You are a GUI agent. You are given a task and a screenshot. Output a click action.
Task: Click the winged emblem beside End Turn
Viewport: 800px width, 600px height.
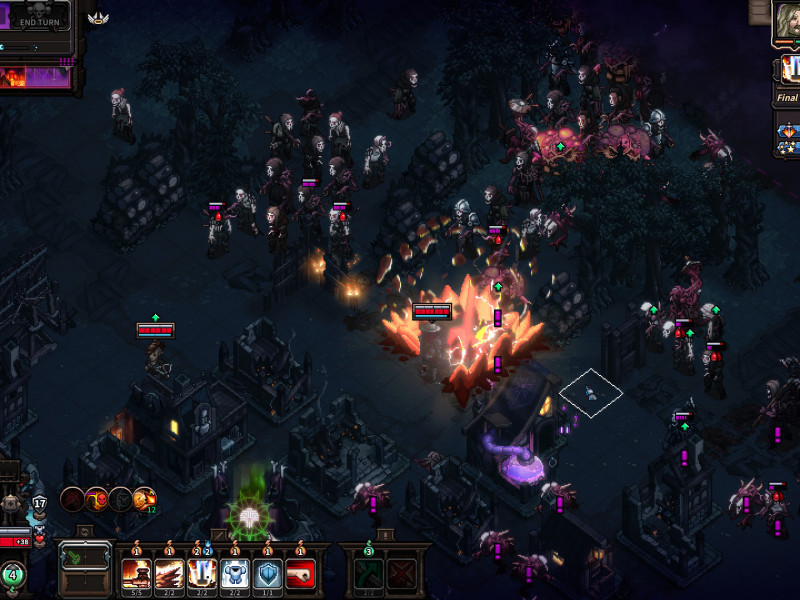click(x=98, y=17)
